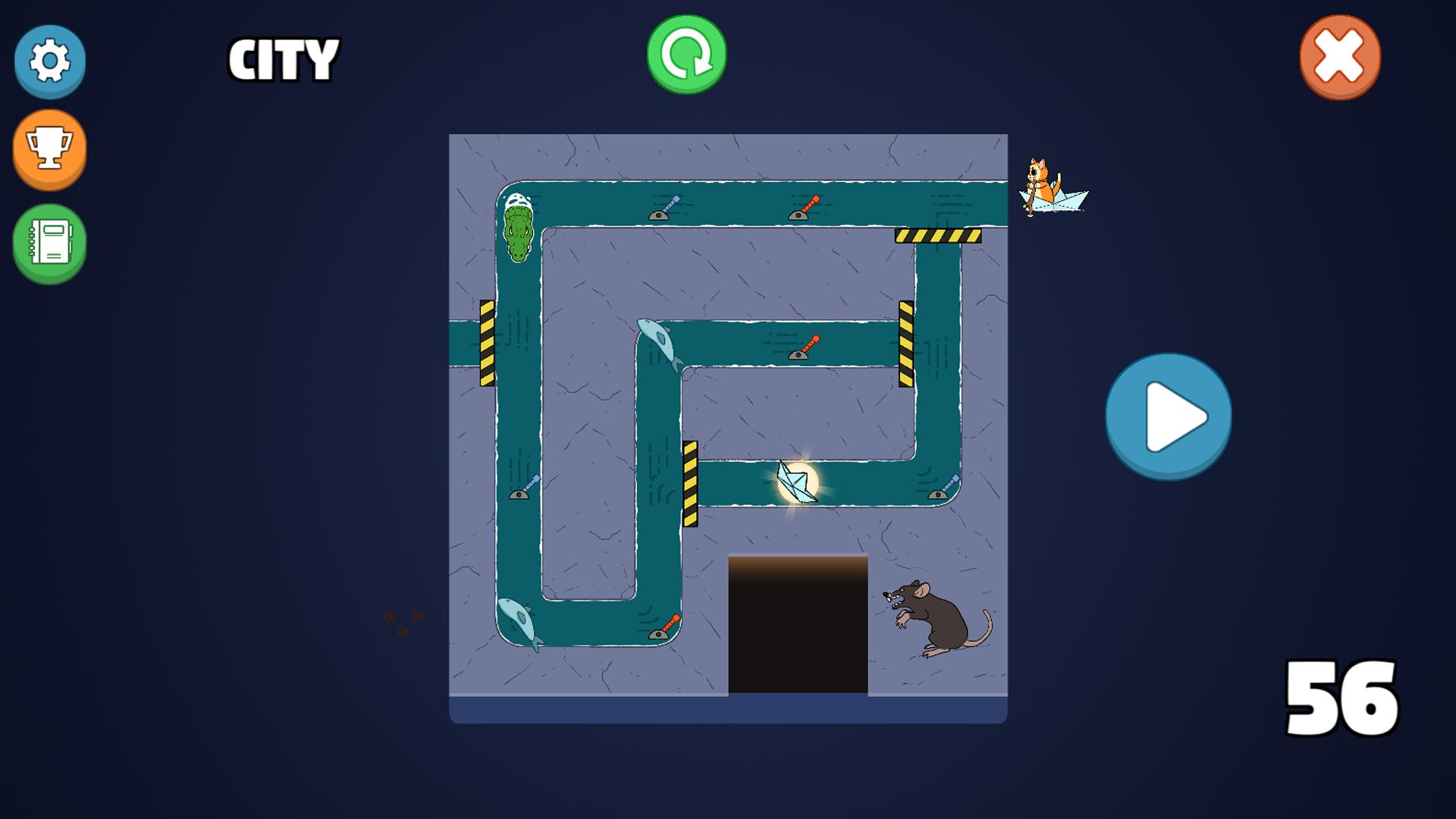Restart the level with the green arrow button
This screenshot has height=819, width=1456.
pyautogui.click(x=686, y=55)
